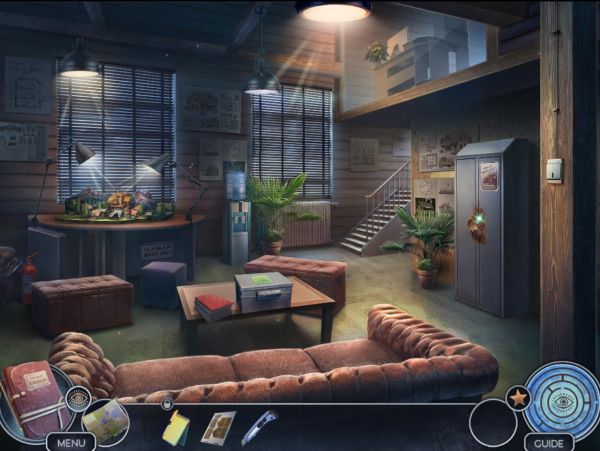Viewport: 600px width, 451px height.
Task: Open the strategy GUIDE
Action: (548, 442)
